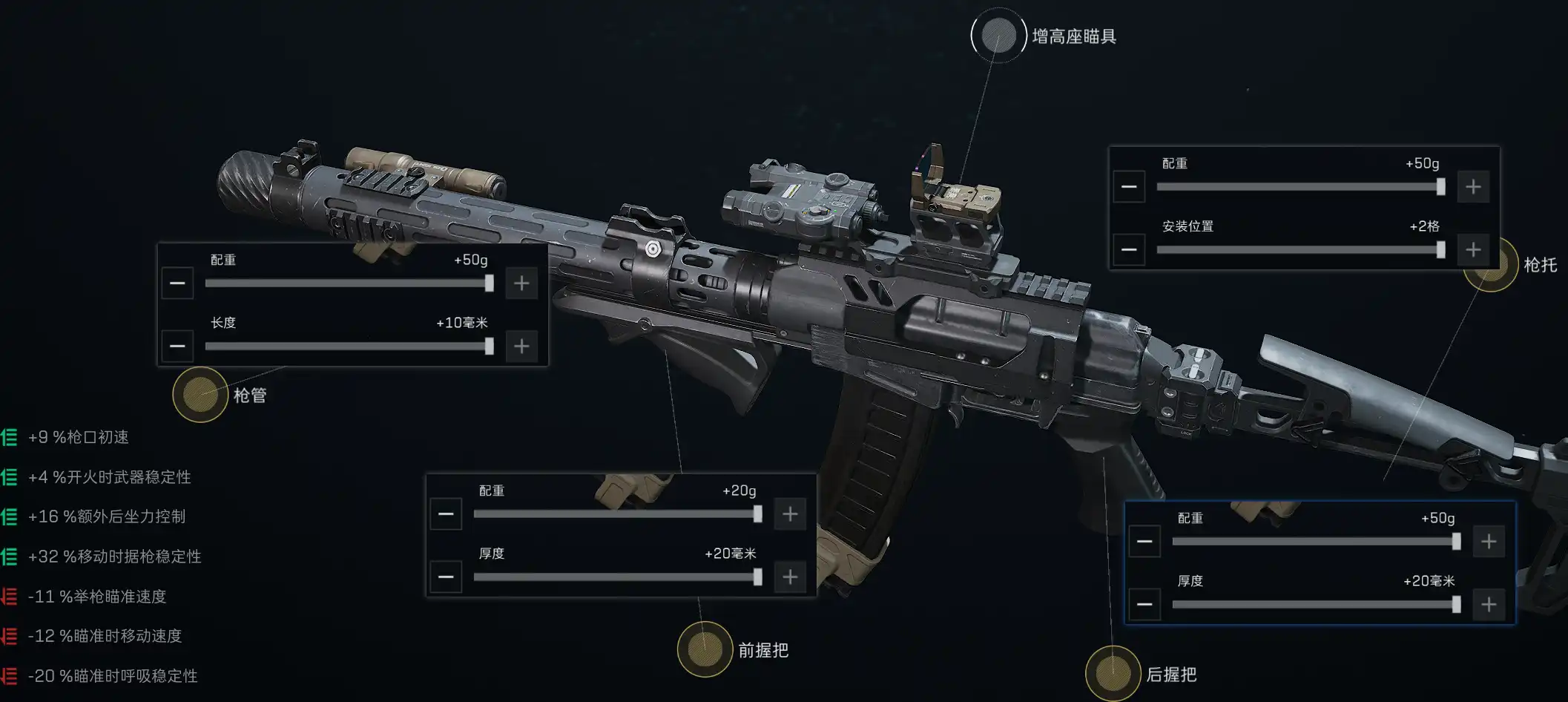Reduce 后握把 配重 with minus button
Screen dimensions: 1568x702
tap(1144, 542)
